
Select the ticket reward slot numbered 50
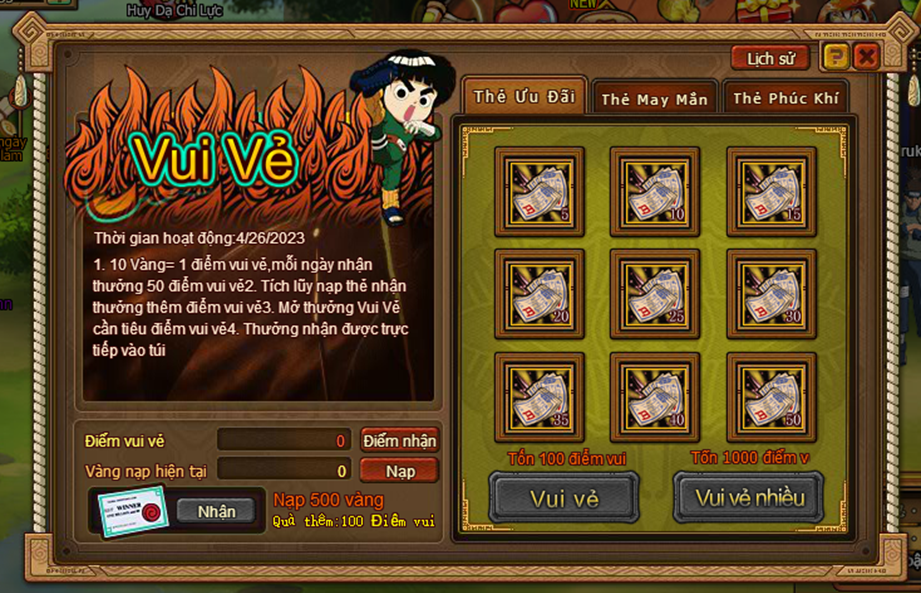(x=771, y=397)
